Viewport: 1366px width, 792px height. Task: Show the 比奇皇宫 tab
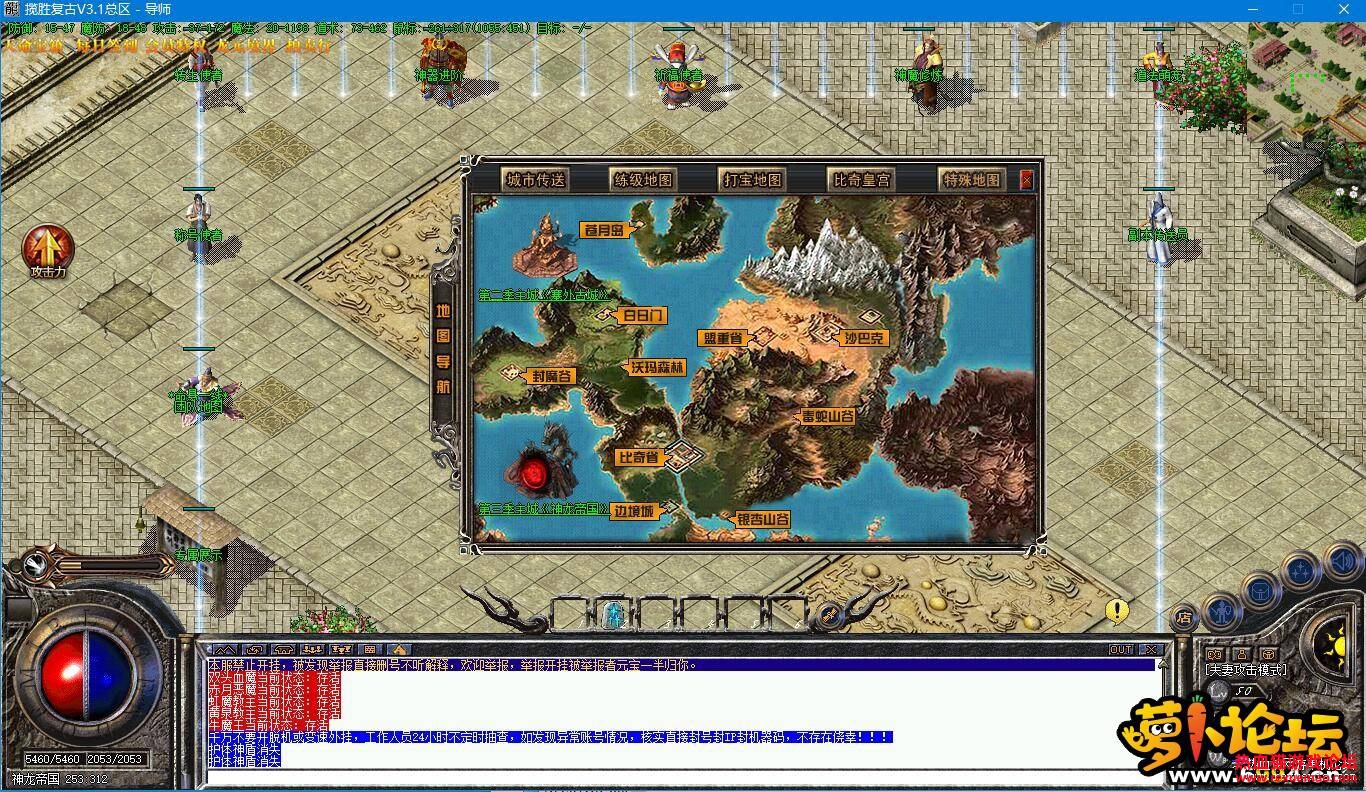861,180
